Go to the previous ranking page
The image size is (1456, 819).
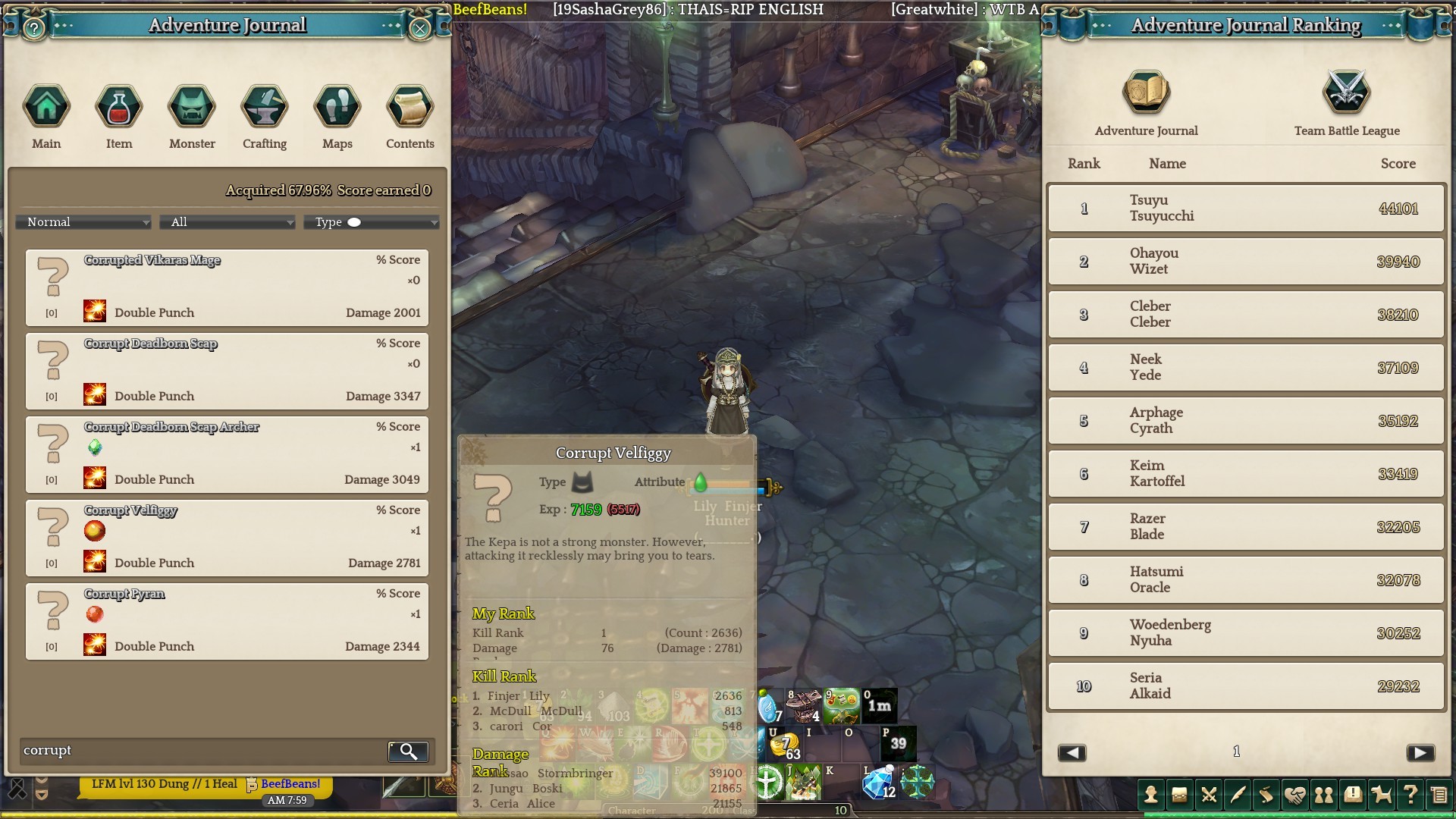(1072, 752)
